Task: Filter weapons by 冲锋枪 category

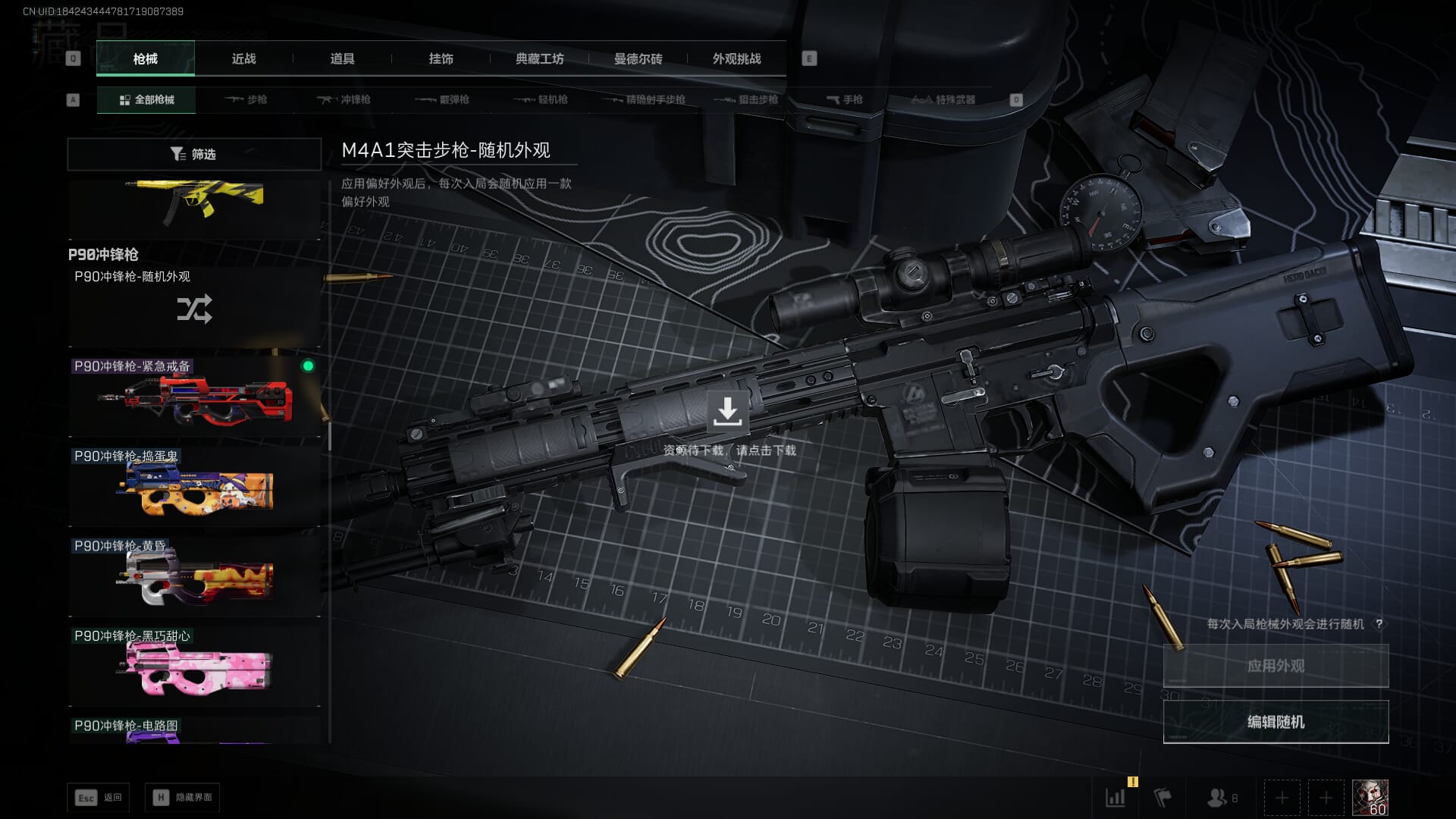Action: point(344,99)
